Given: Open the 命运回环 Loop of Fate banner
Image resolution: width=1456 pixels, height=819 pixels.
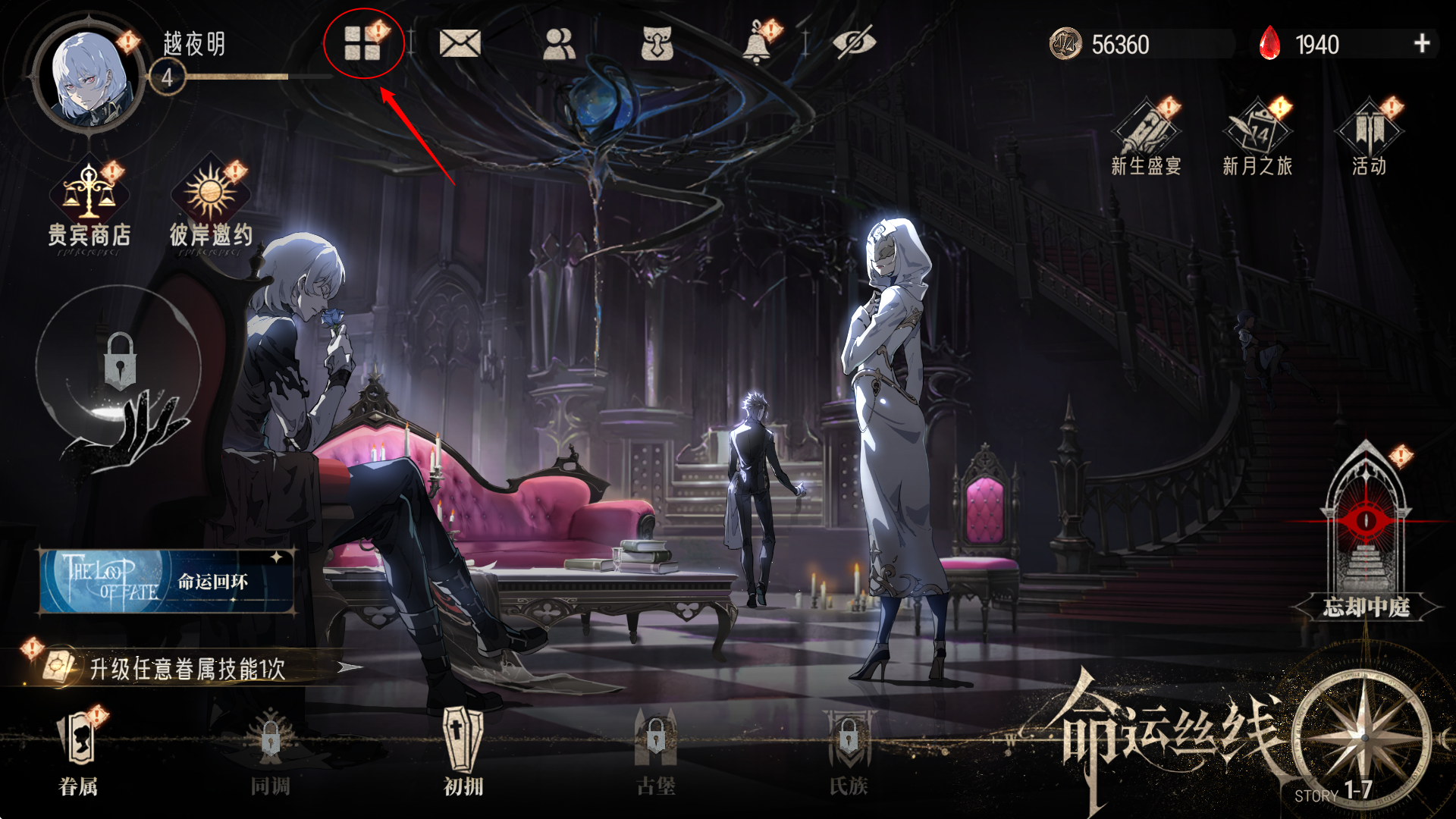Looking at the screenshot, I should pyautogui.click(x=167, y=582).
